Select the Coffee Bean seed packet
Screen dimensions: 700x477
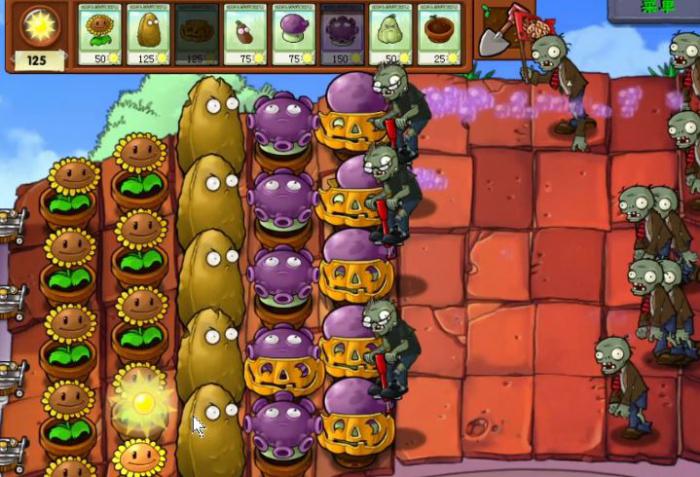[x=246, y=34]
